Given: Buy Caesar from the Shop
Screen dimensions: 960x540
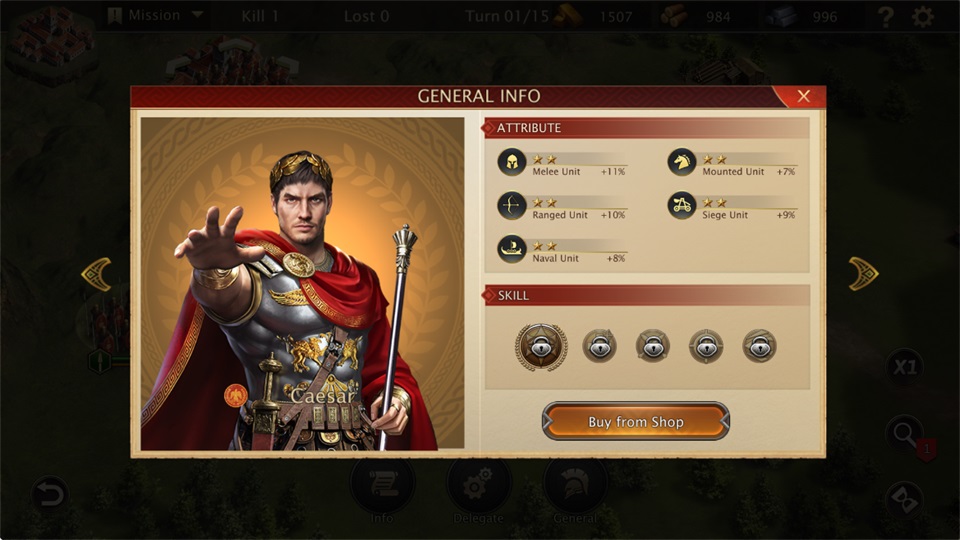Looking at the screenshot, I should (636, 422).
